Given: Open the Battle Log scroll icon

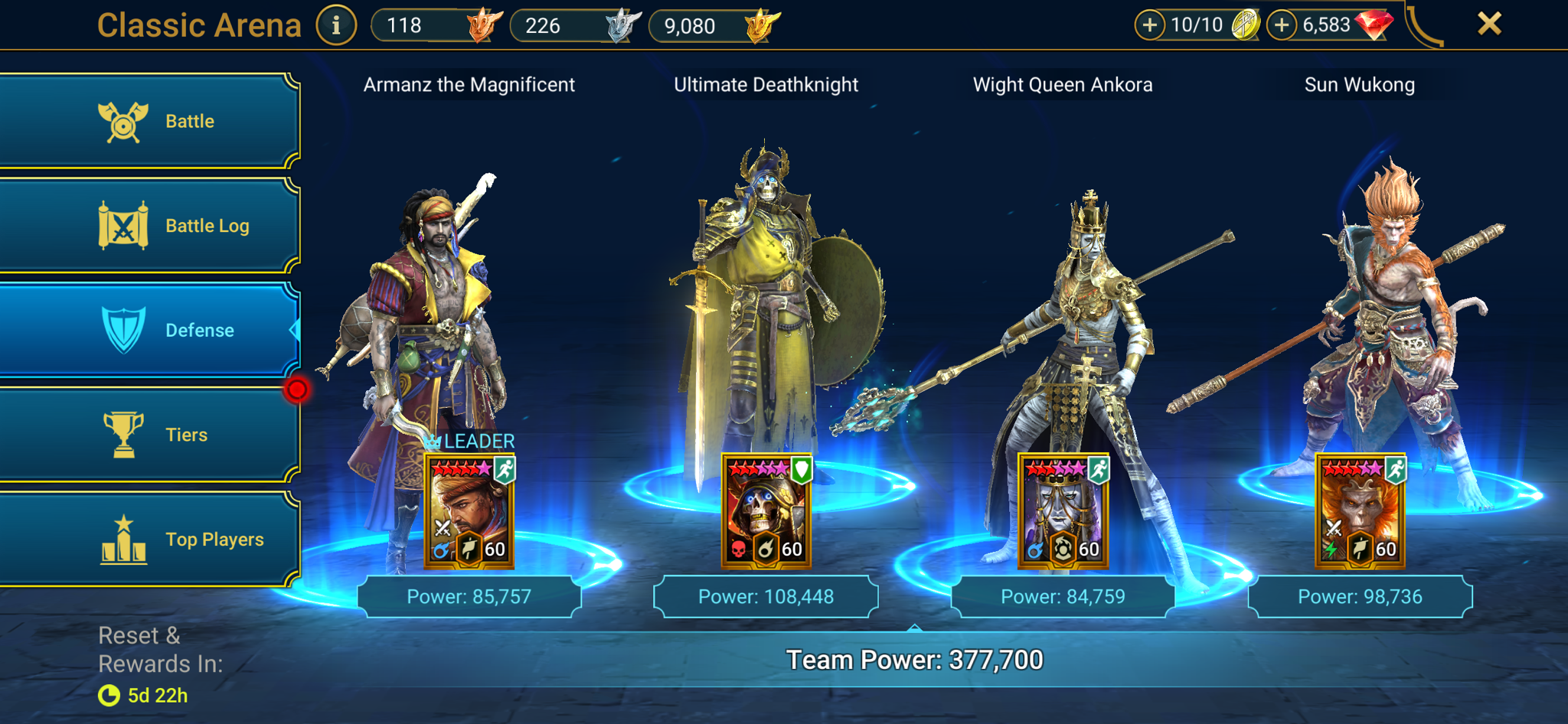Looking at the screenshot, I should pos(122,225).
